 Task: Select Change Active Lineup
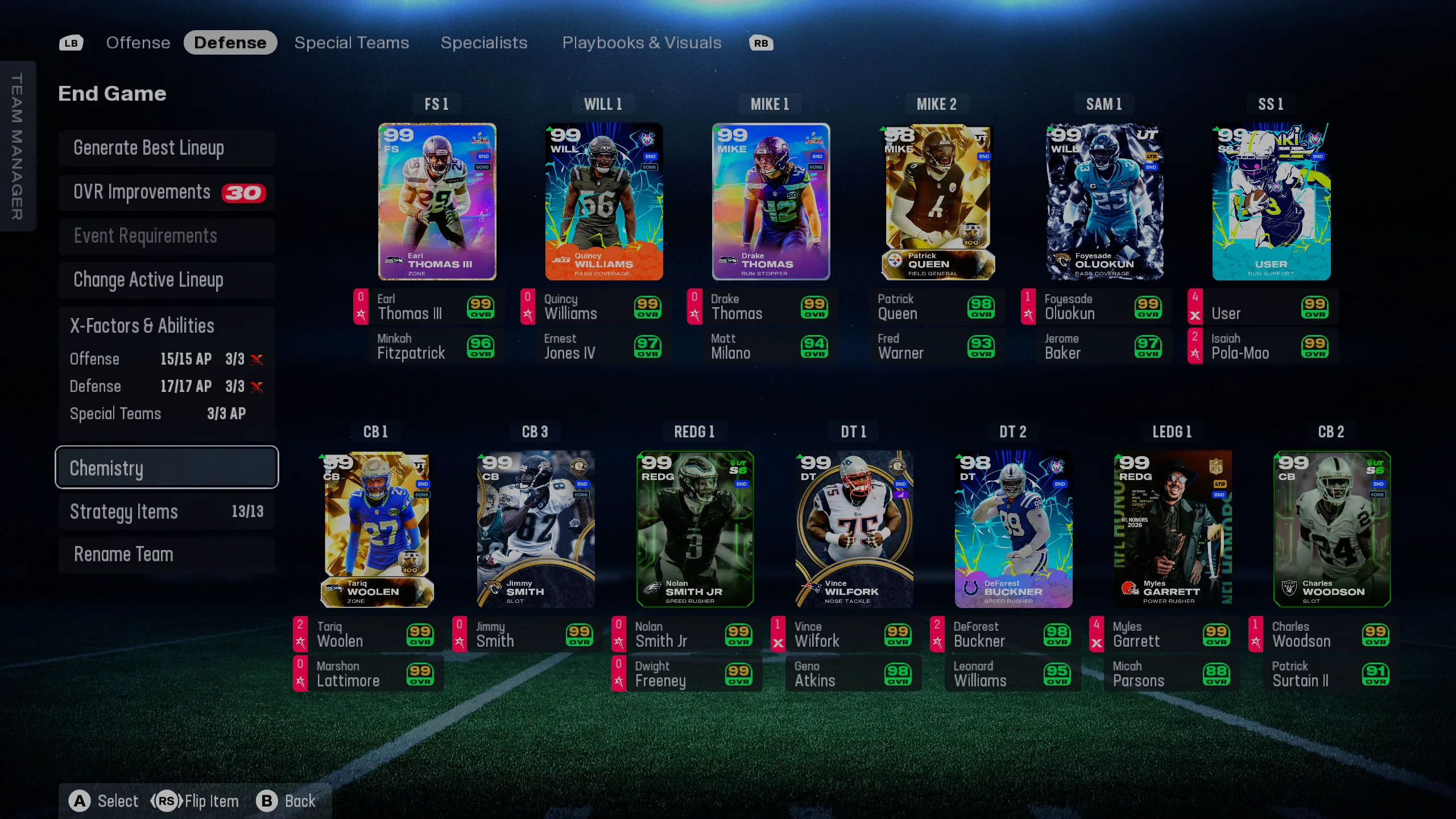tap(148, 280)
